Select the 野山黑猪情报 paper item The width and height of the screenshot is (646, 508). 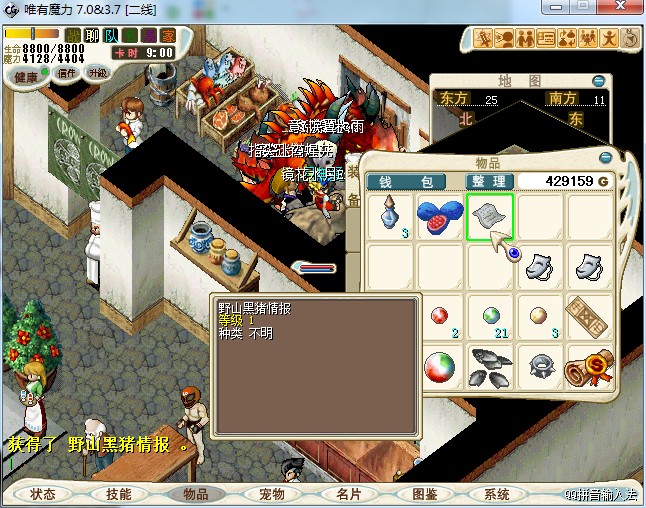click(489, 217)
